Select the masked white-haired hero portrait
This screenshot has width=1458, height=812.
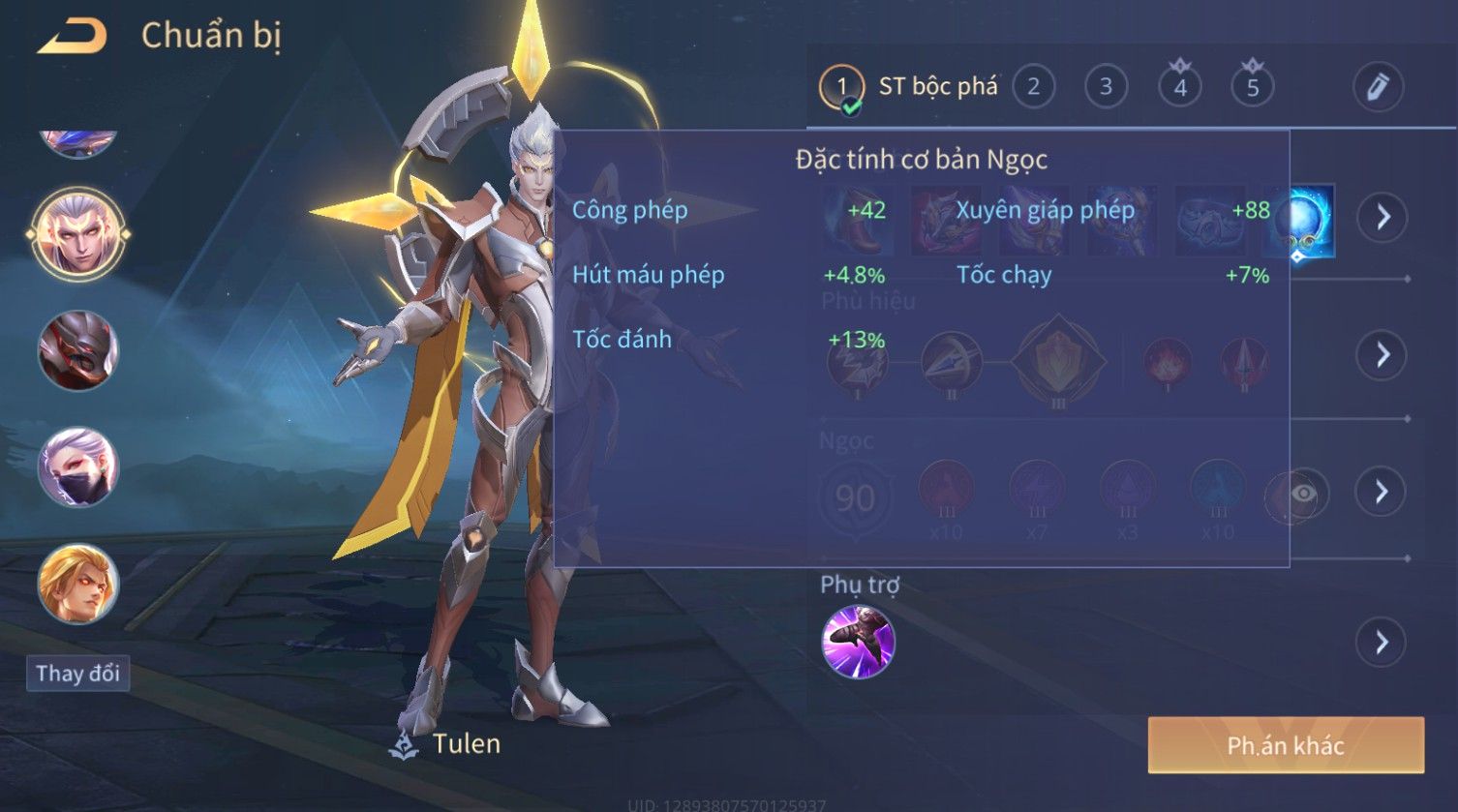77,467
